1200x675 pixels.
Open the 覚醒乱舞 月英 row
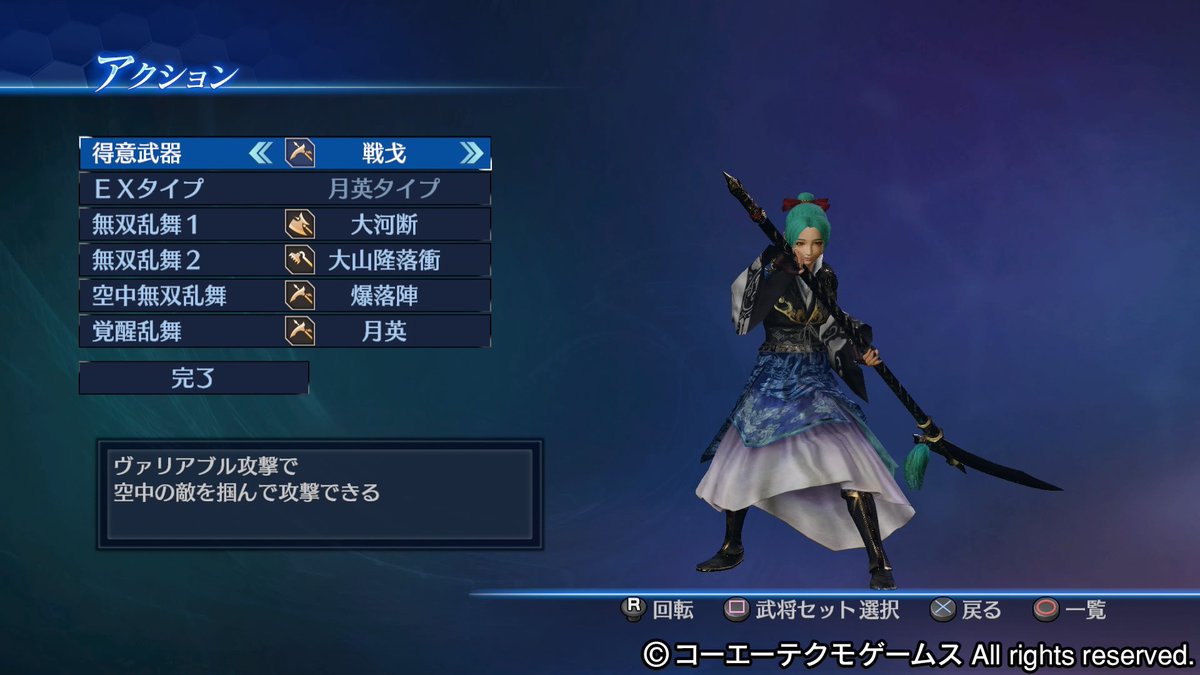pos(285,331)
